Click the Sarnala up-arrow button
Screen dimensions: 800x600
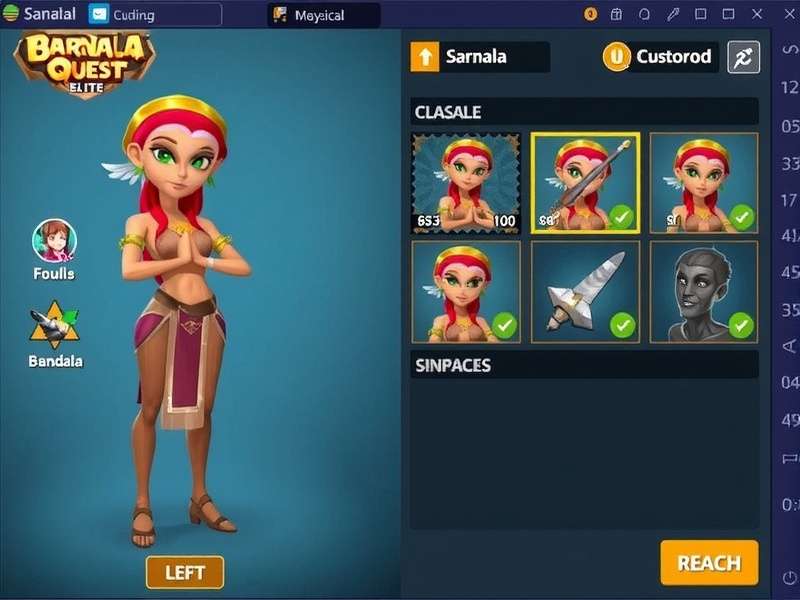click(x=425, y=57)
